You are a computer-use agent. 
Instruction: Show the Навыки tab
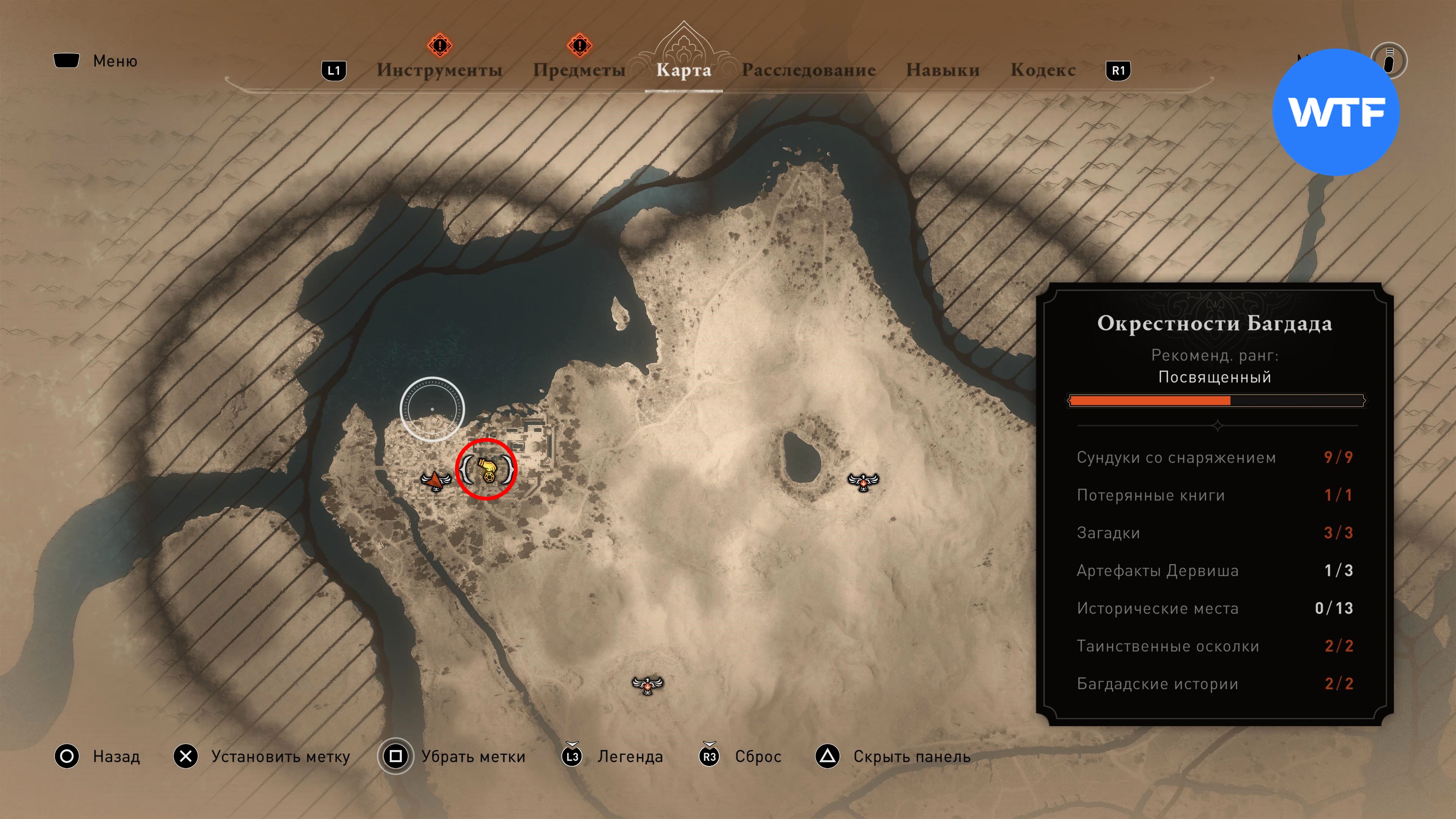(942, 70)
